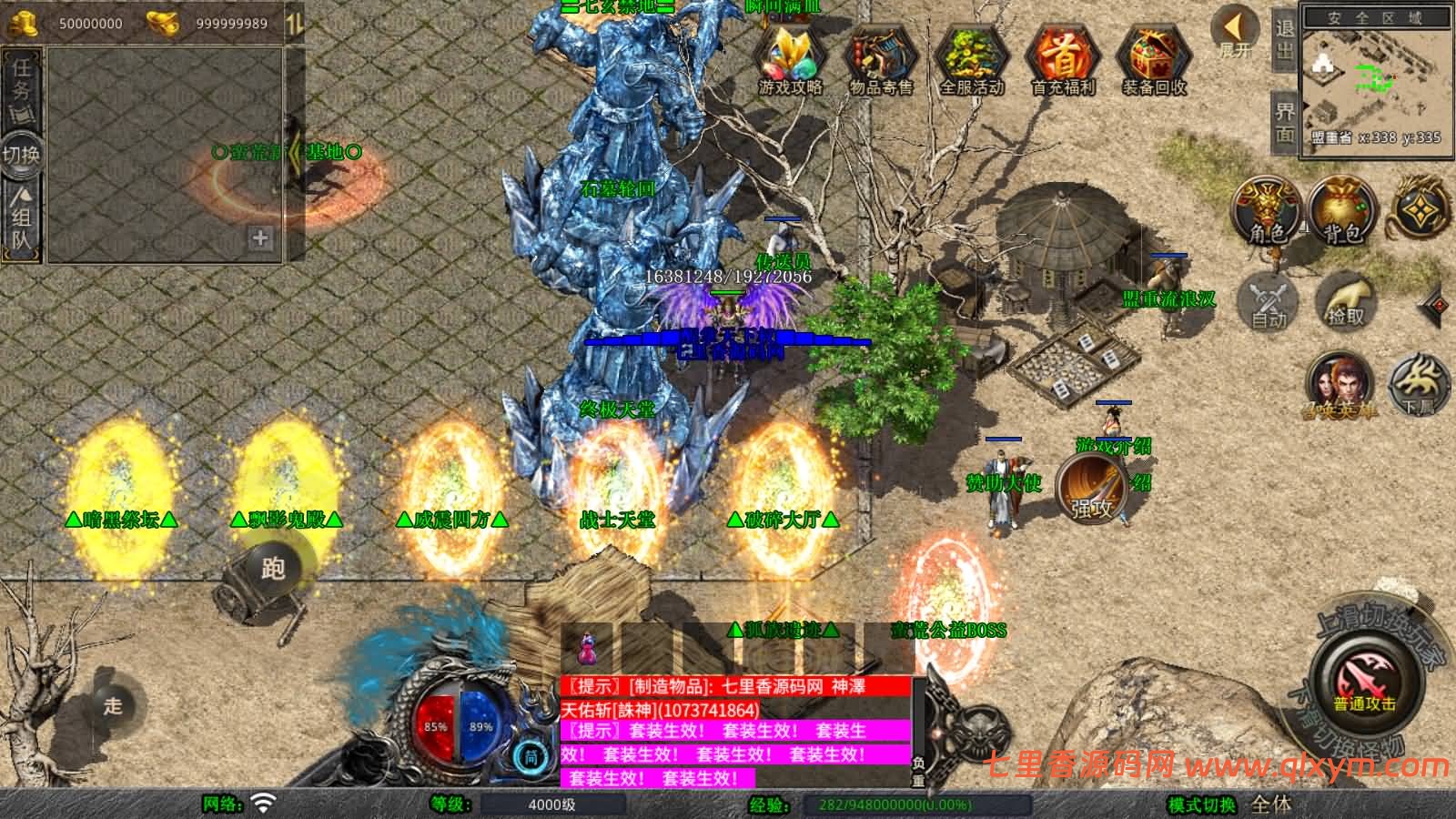Open the minimap of the safe zone
The width and height of the screenshot is (1456, 819).
(x=1376, y=87)
